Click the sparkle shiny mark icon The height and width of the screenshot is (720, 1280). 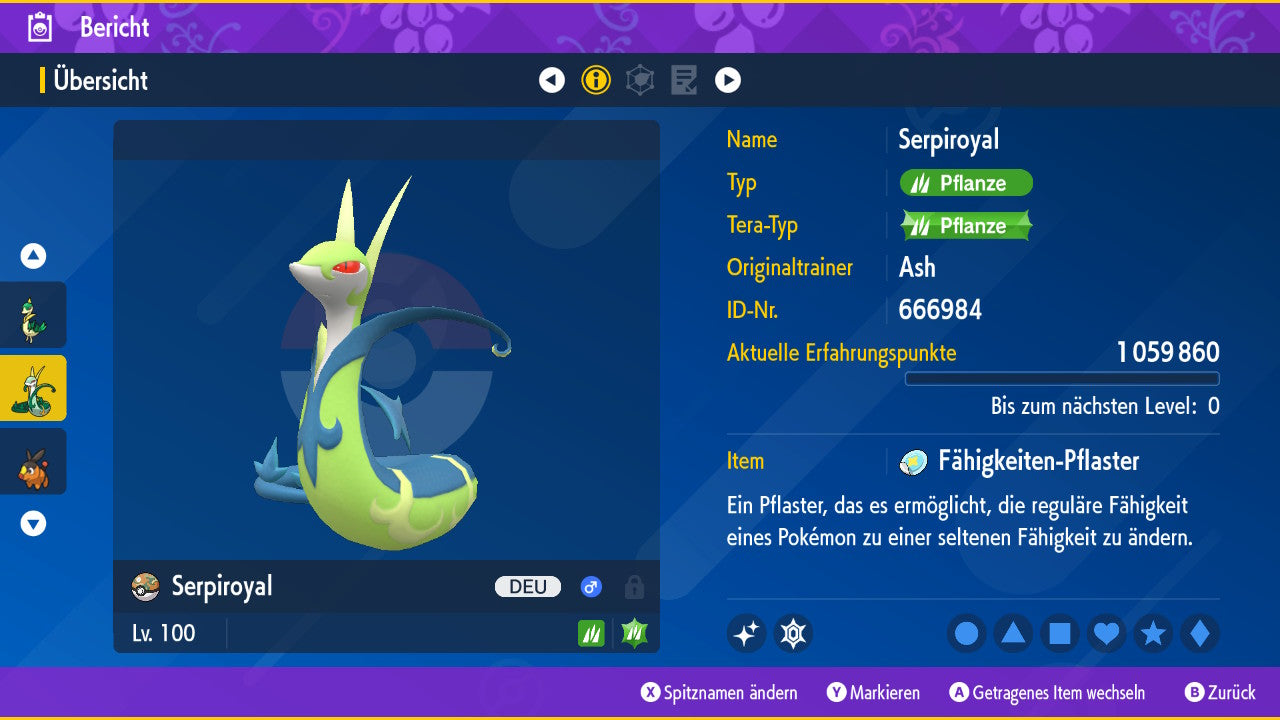tap(746, 634)
